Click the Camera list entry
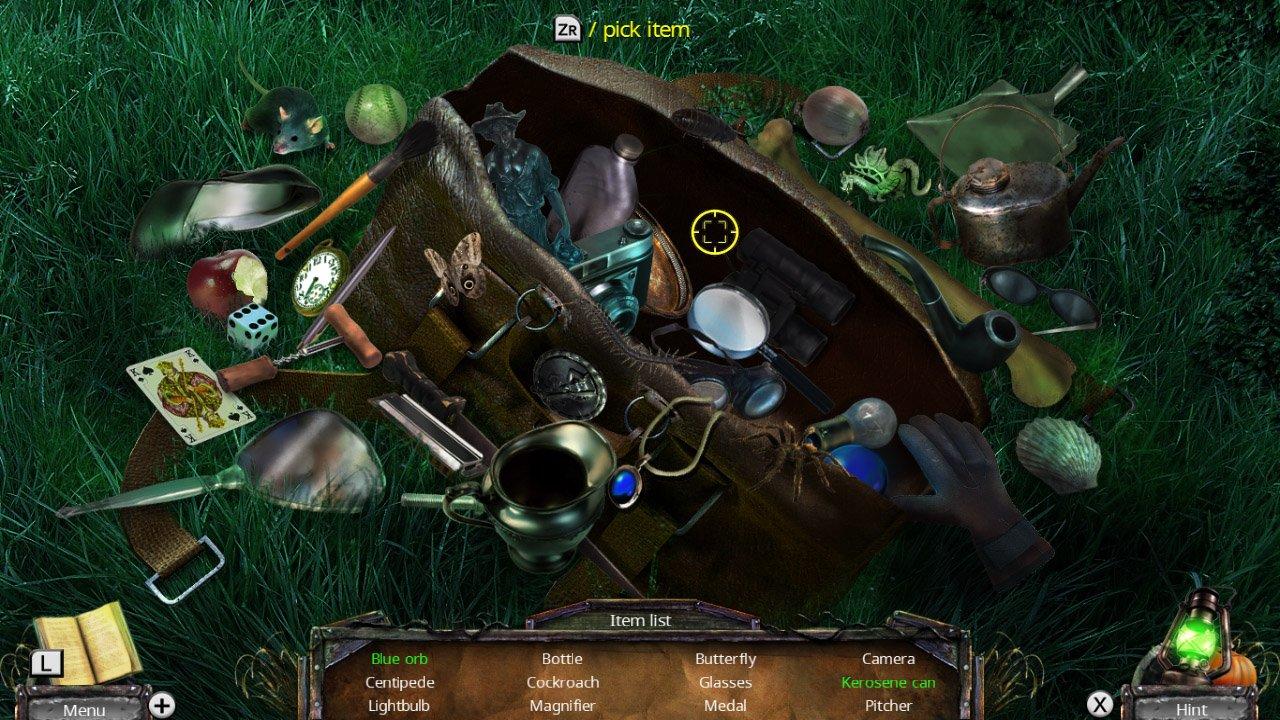1280x720 pixels. coord(888,659)
